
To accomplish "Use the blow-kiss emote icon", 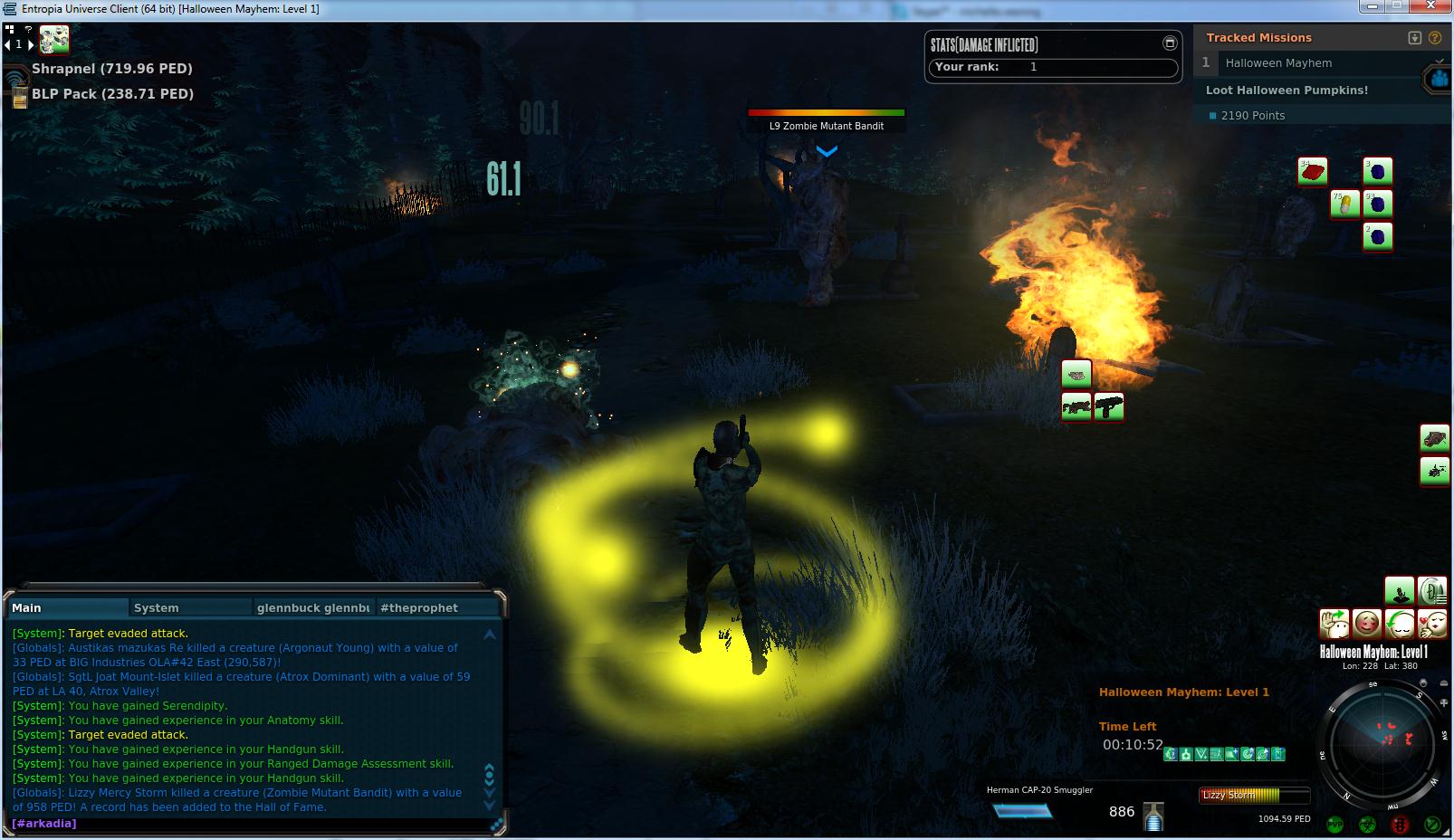I will coord(1432,624).
